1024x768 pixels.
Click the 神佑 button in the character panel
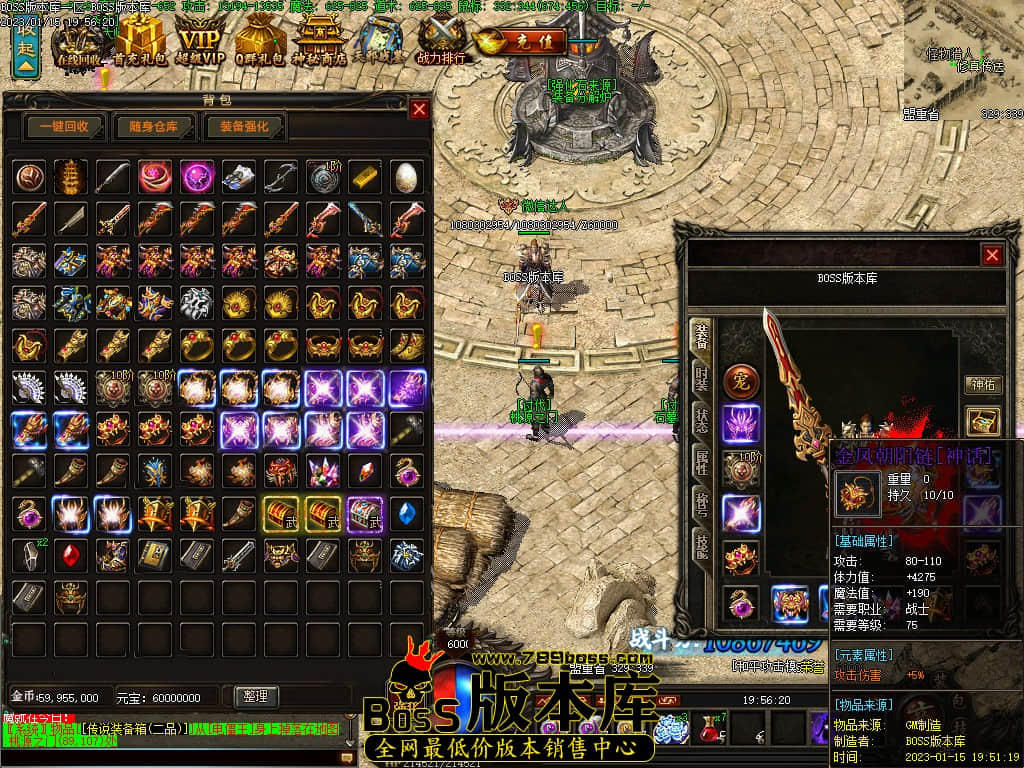pyautogui.click(x=981, y=384)
